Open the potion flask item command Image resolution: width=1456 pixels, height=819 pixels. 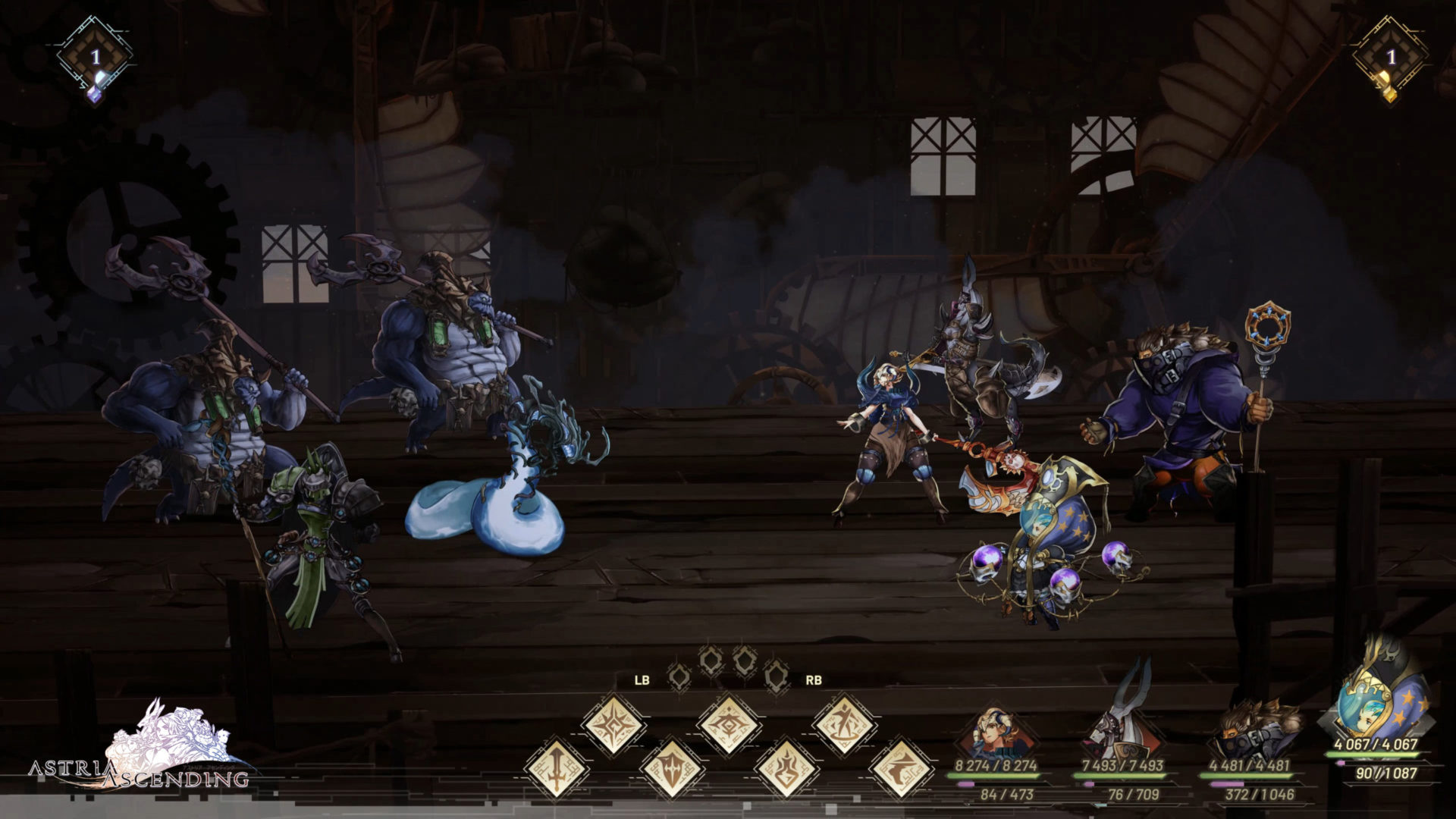click(x=786, y=768)
